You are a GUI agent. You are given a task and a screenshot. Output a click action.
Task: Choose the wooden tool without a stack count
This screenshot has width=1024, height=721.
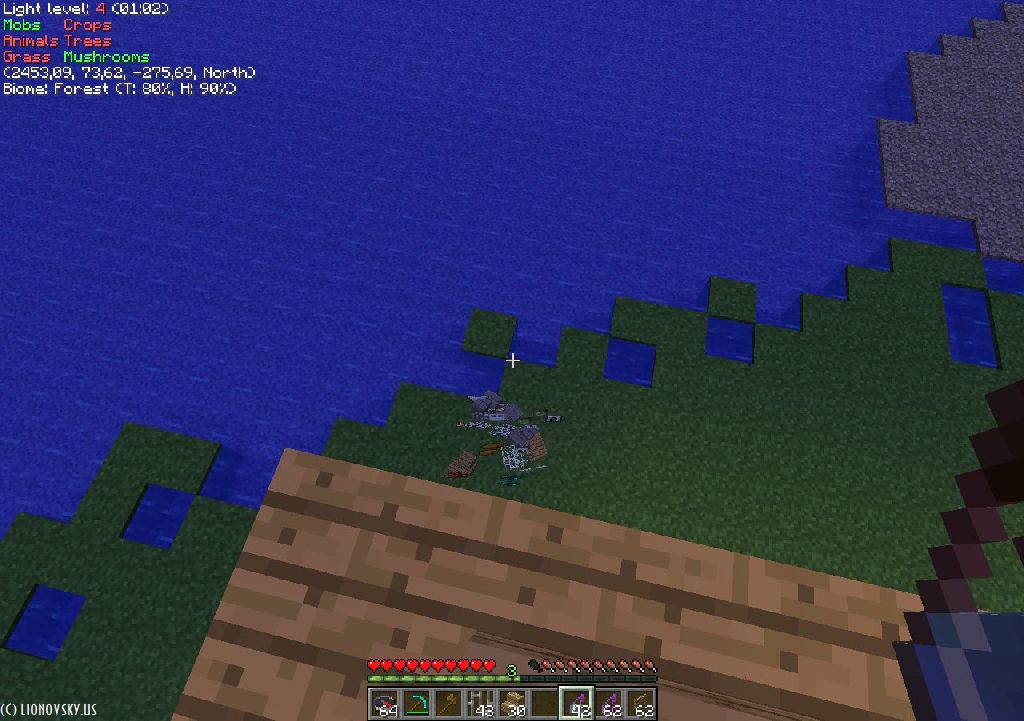(x=448, y=703)
